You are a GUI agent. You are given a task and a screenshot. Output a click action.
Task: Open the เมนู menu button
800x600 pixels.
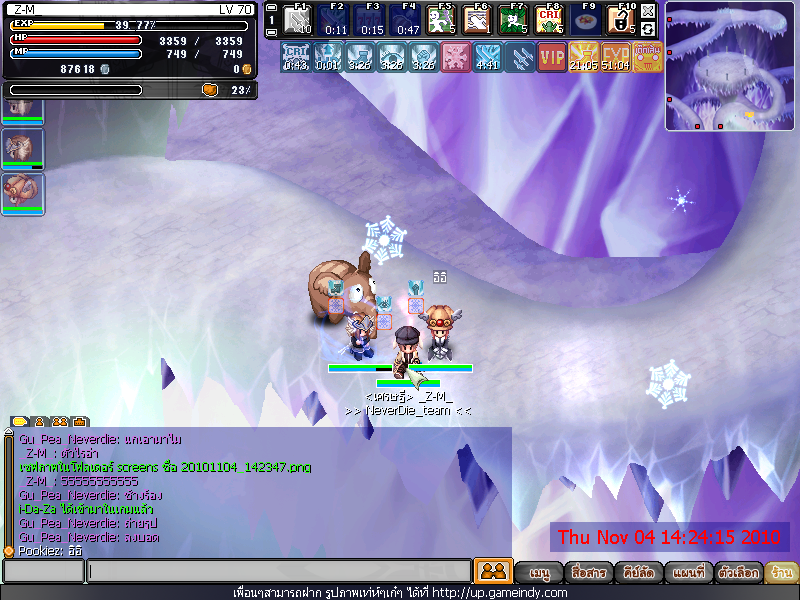point(540,573)
